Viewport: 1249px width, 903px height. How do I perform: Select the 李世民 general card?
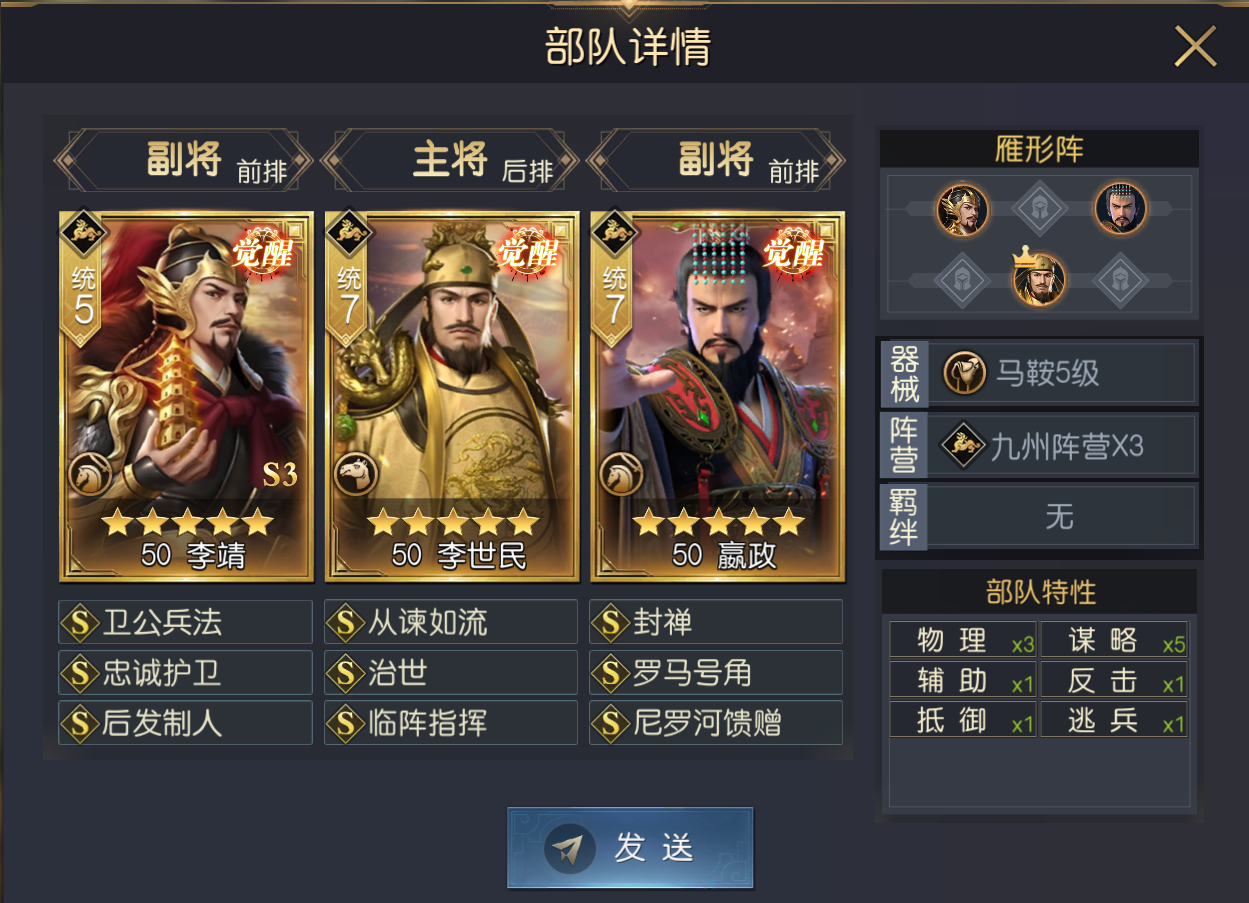click(x=451, y=396)
